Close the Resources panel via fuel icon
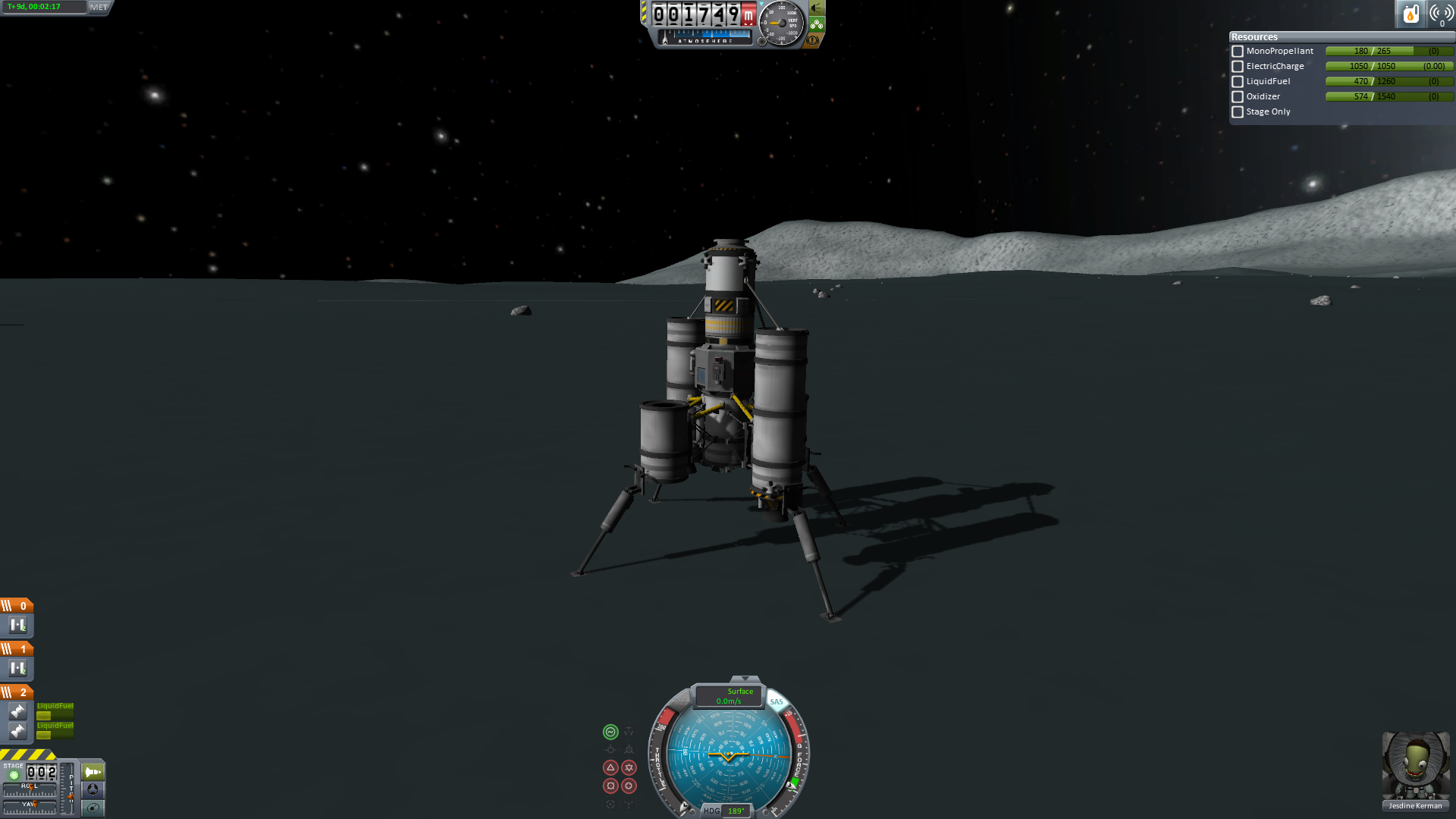The width and height of the screenshot is (1456, 819). tap(1410, 14)
